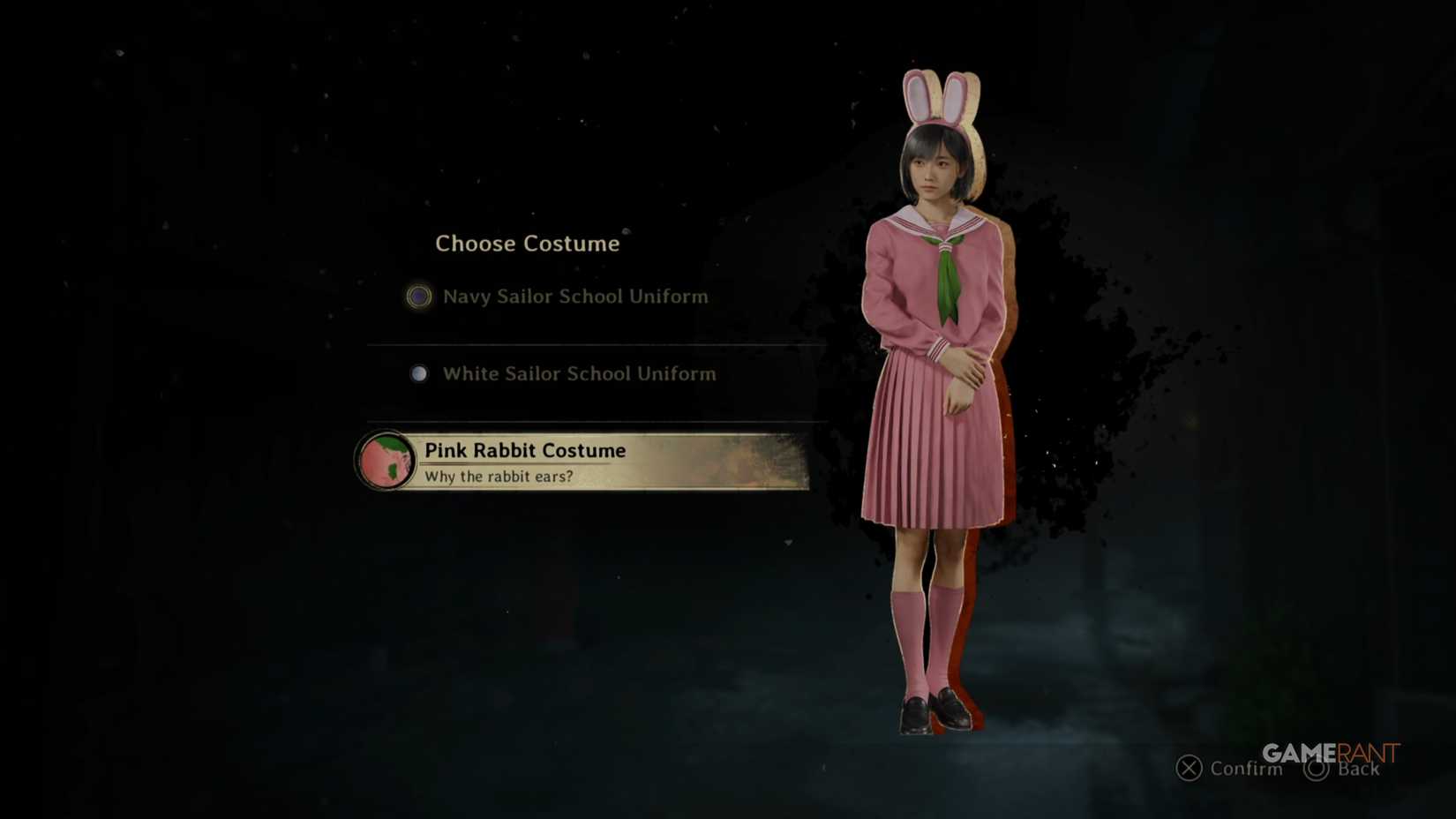The width and height of the screenshot is (1456, 819).
Task: Select the Navy Sailor School Uniform radio button
Action: [417, 297]
